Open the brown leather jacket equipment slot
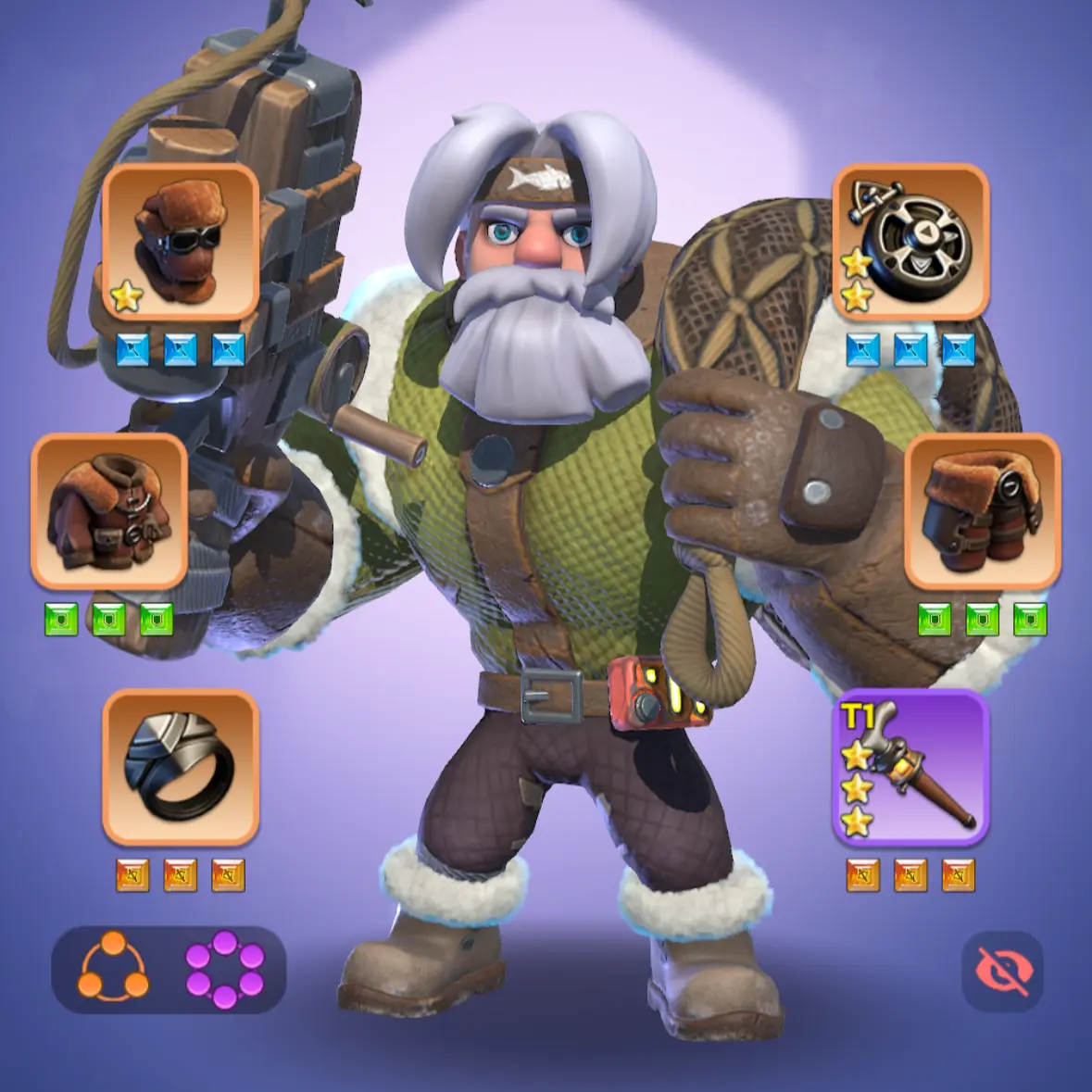Viewport: 1092px width, 1092px height. pos(109,511)
